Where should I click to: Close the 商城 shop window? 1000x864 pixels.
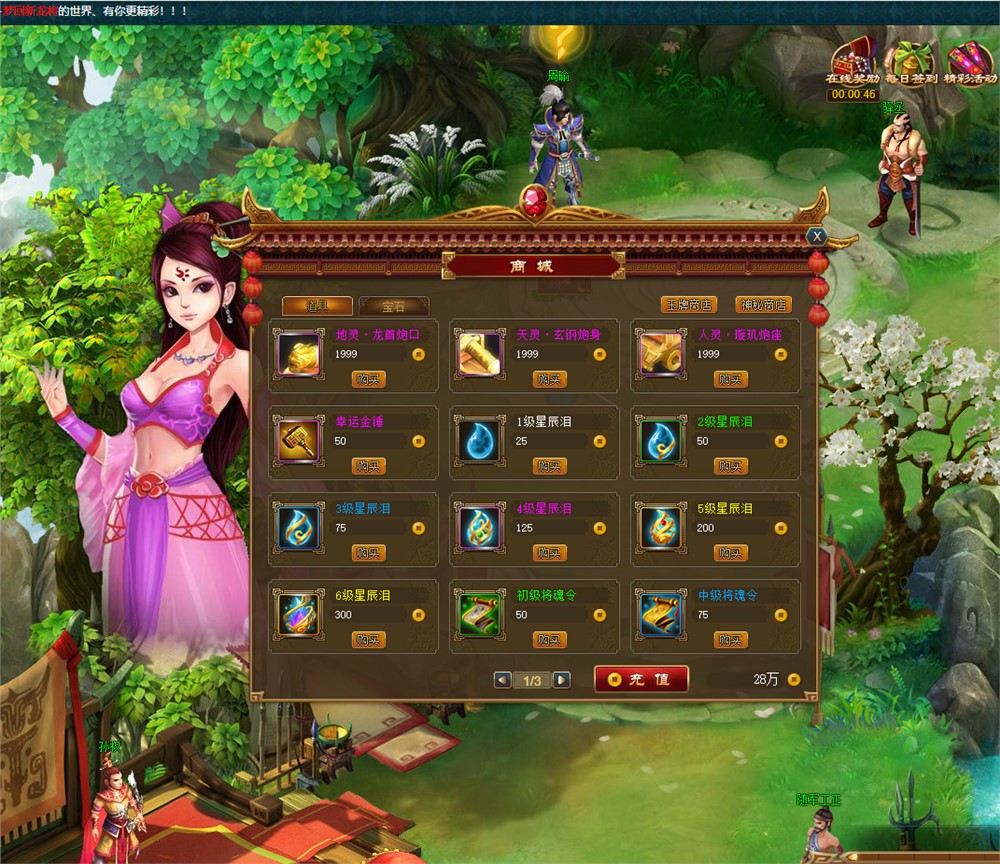tap(817, 236)
